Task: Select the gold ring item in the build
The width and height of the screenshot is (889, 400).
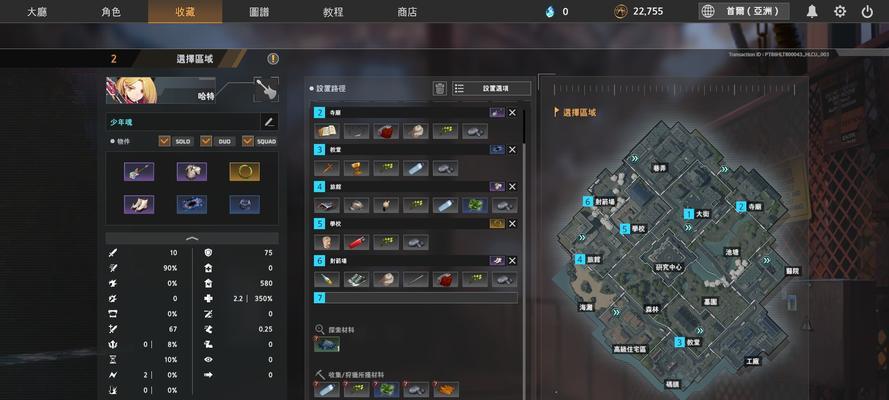Action: (x=244, y=172)
